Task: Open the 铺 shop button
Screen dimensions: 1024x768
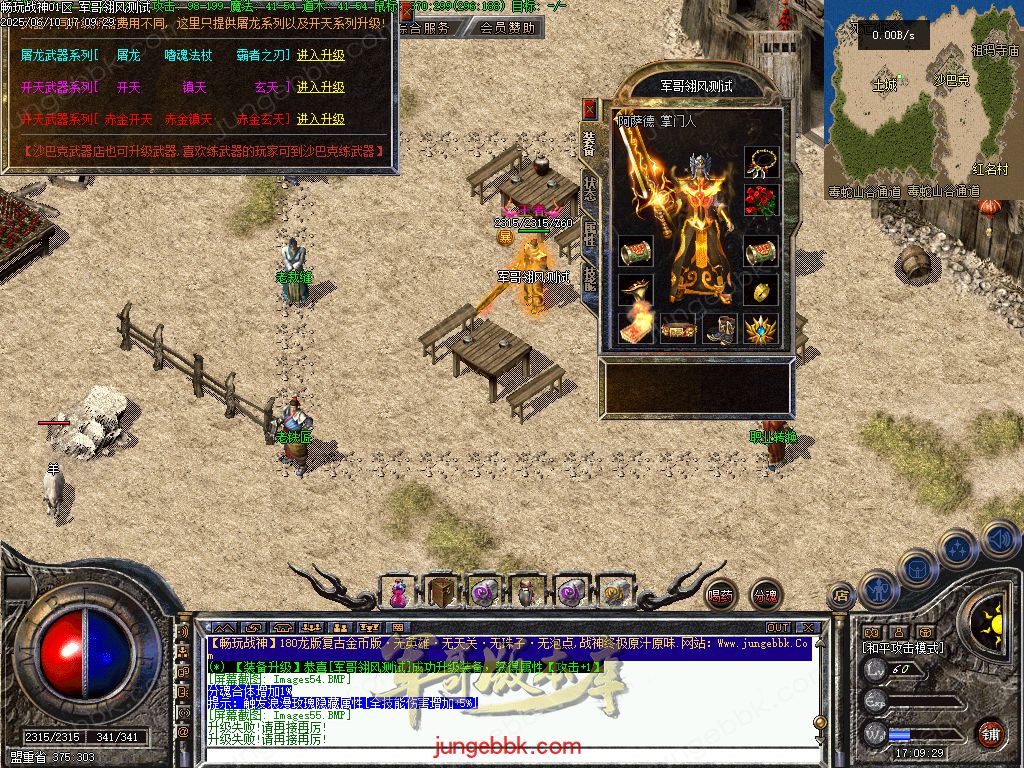Action: click(x=990, y=733)
